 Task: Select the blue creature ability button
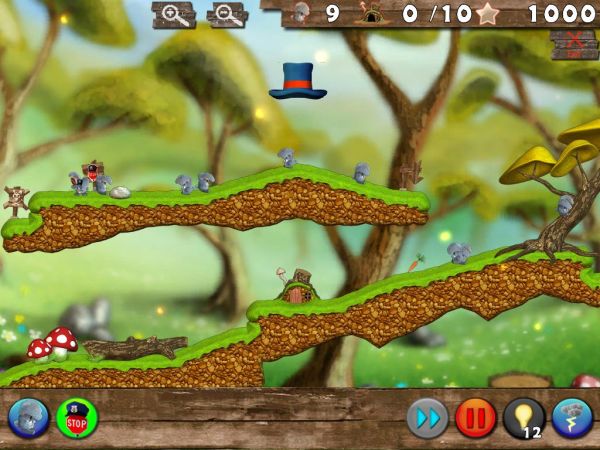(29, 417)
